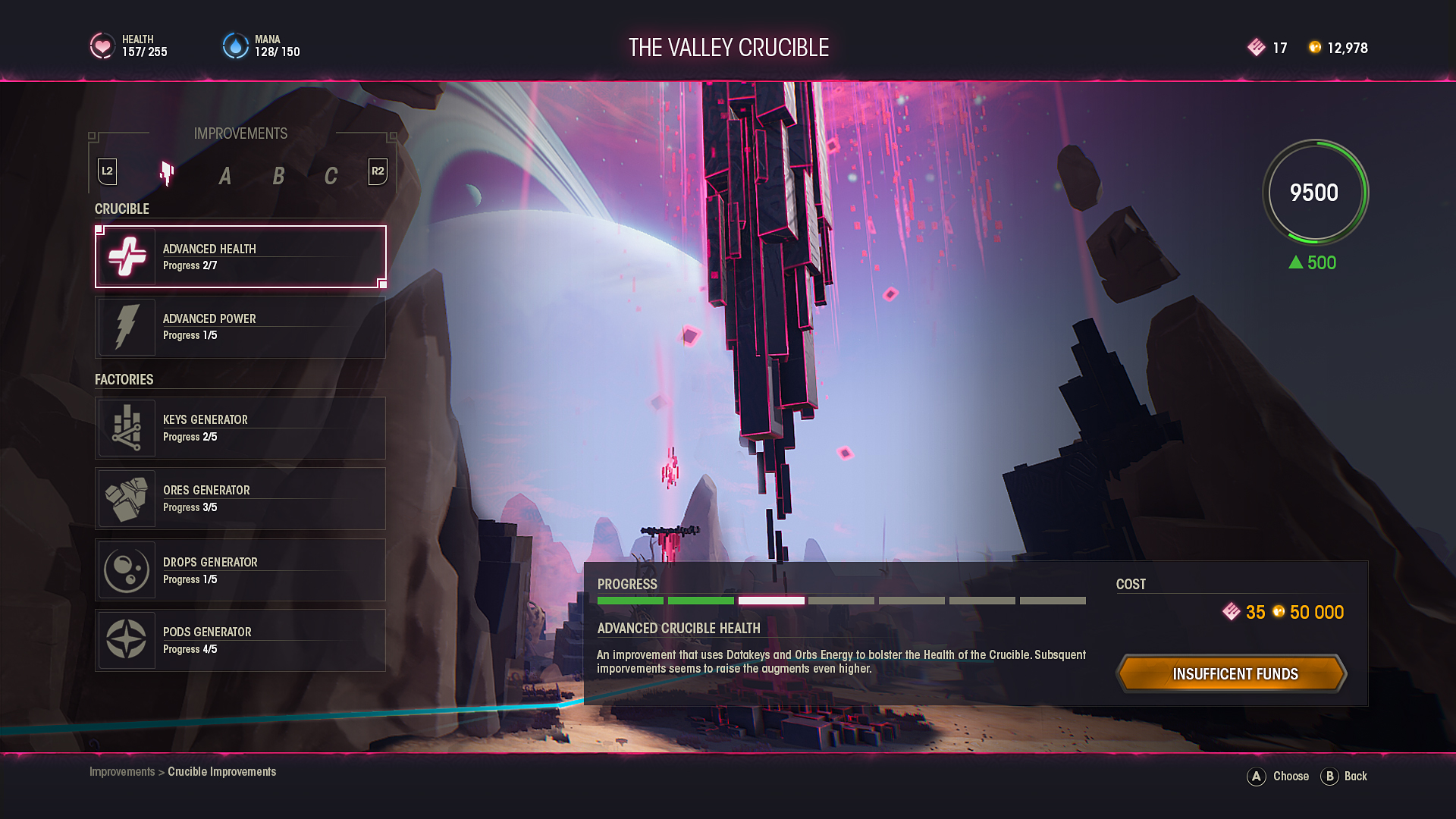Screen dimensions: 1456x819
Task: Select the Ores Generator factory
Action: pyautogui.click(x=240, y=498)
